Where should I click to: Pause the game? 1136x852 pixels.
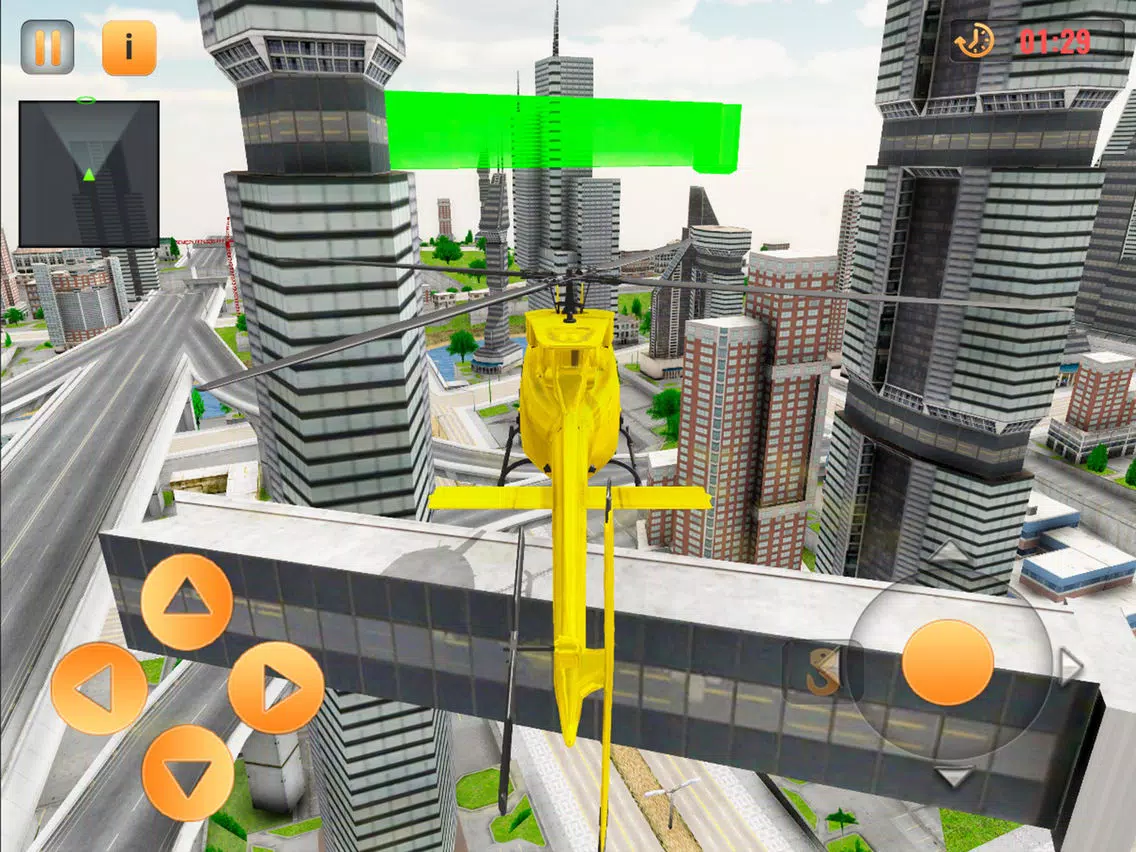47,47
